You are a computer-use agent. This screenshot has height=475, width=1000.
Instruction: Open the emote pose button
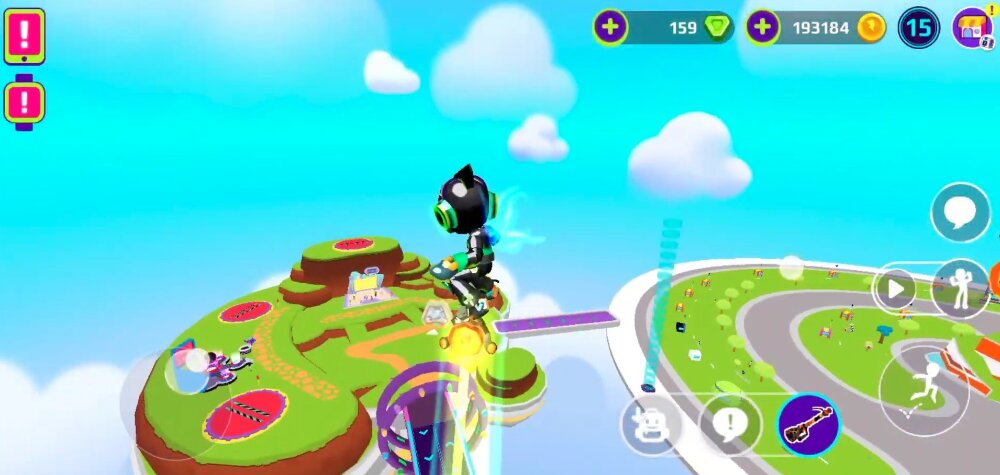coord(960,288)
